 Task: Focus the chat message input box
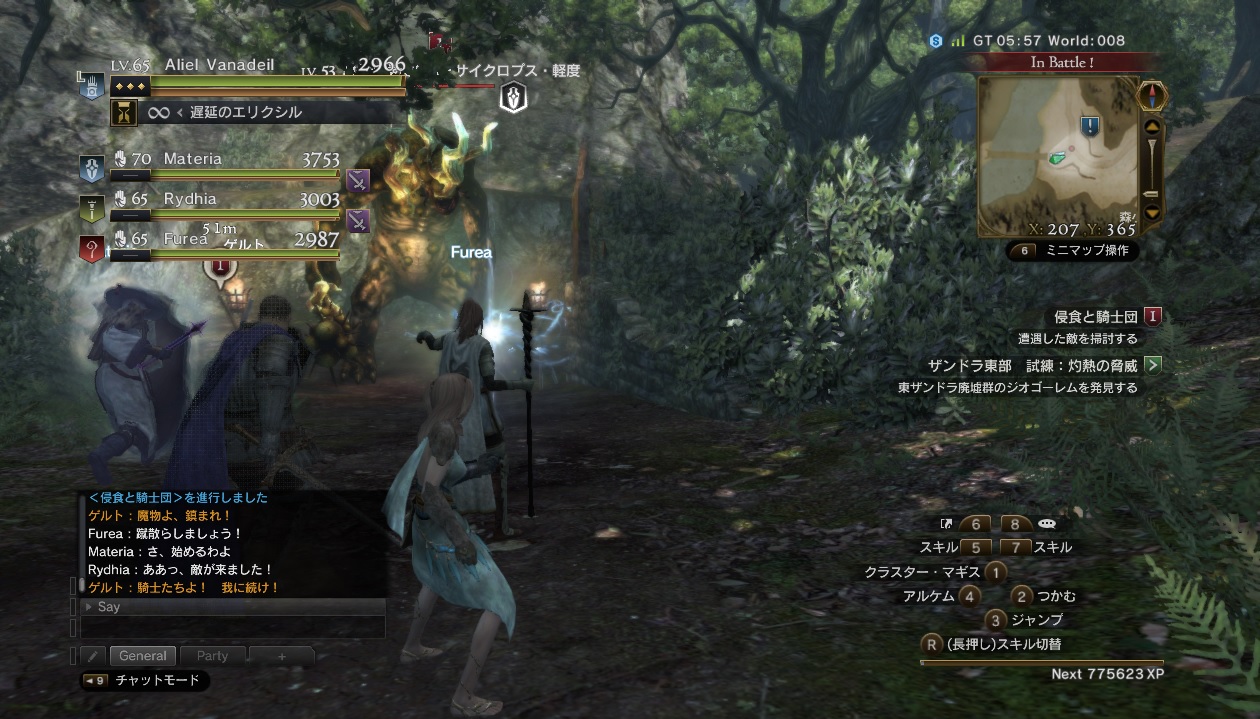click(x=233, y=627)
